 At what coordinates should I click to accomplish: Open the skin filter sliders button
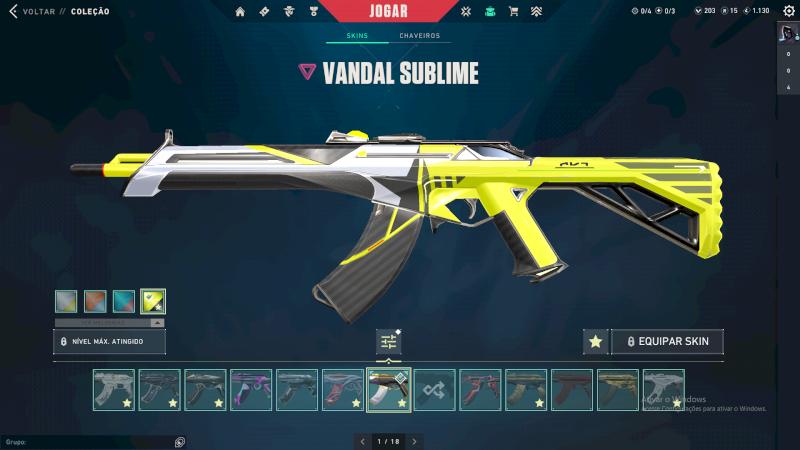389,342
